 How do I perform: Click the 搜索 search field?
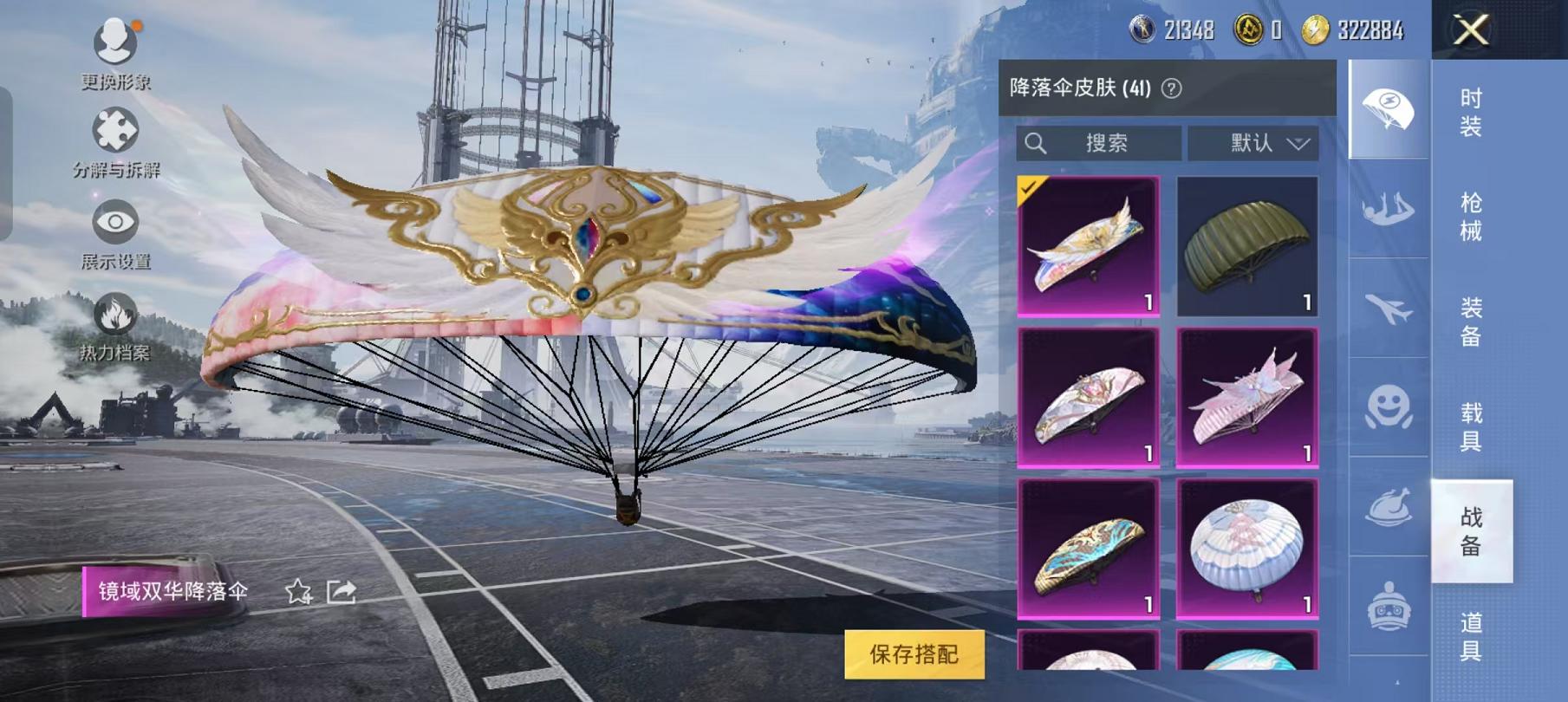1101,144
